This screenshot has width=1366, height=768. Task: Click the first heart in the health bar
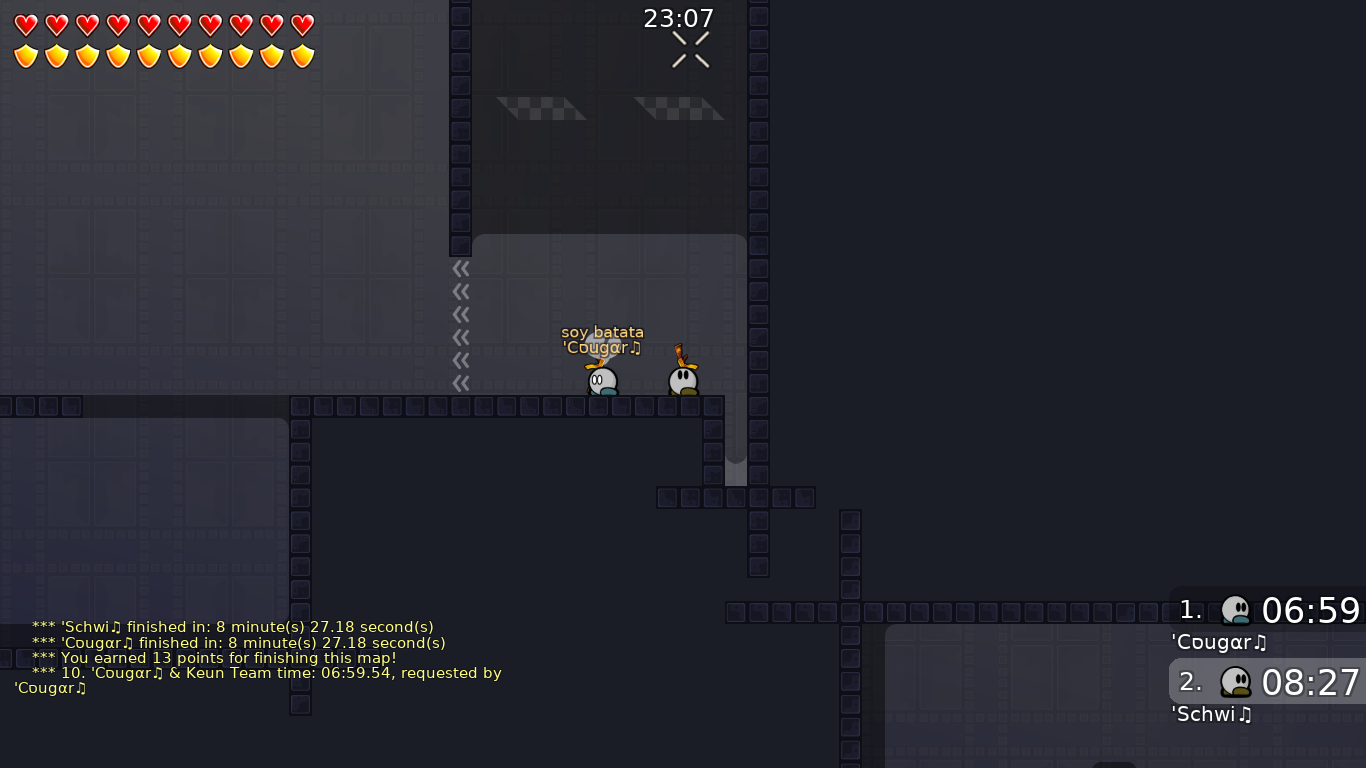click(x=25, y=26)
